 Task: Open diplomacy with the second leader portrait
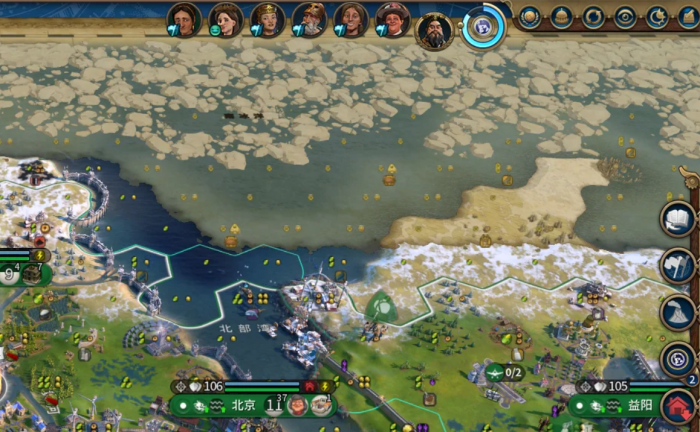(226, 18)
